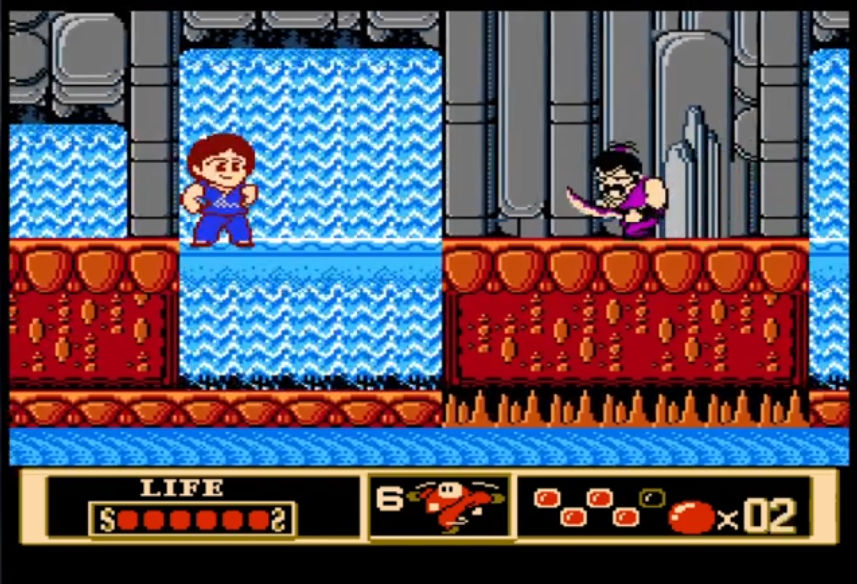Viewport: 857px width, 584px height.
Task: Select the red spin-kick special attack icon
Action: [444, 506]
